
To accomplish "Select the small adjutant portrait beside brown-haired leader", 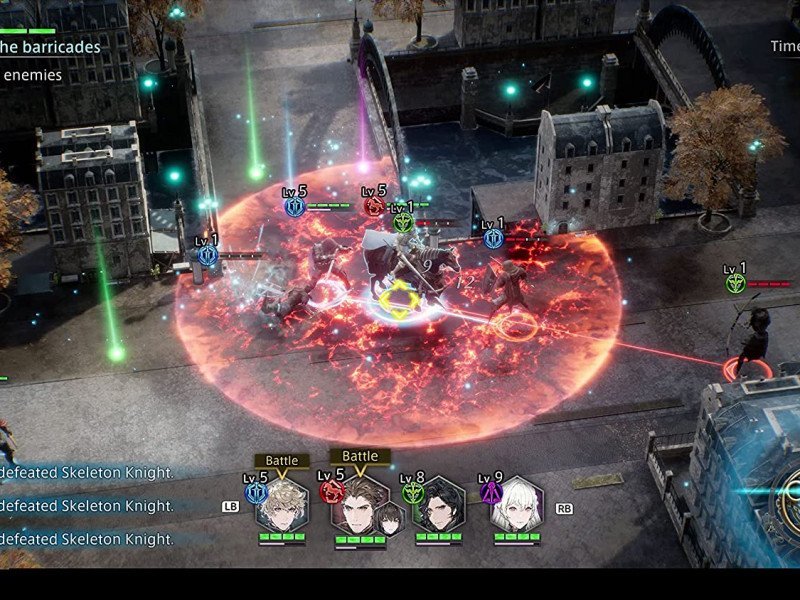I will pos(389,517).
